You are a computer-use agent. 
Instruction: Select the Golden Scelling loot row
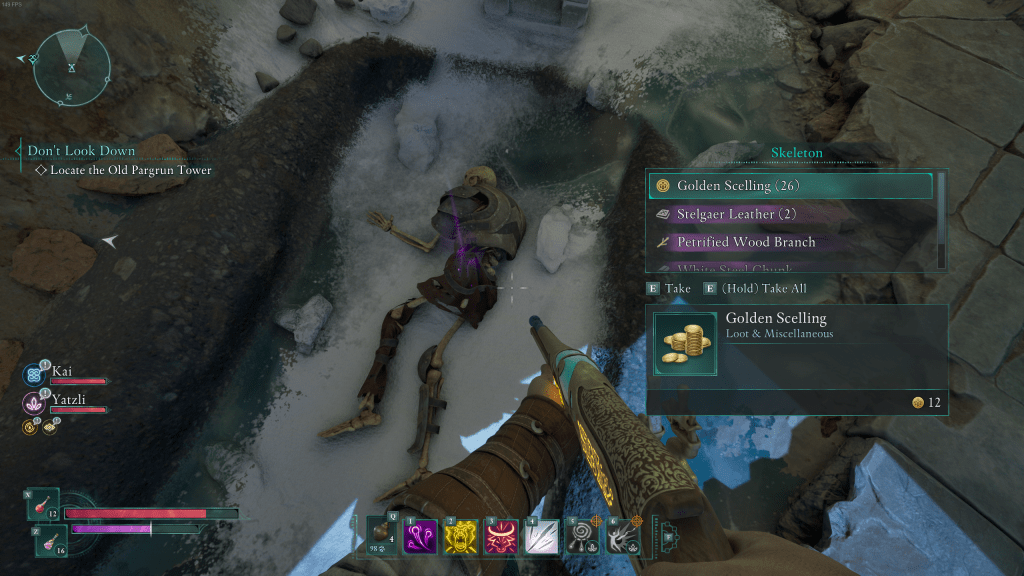(x=790, y=186)
